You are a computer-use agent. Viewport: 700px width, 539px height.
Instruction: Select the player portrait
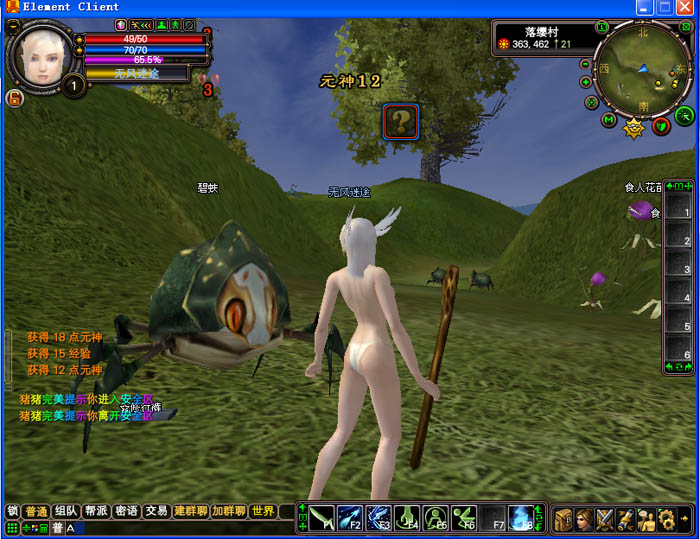tap(42, 52)
